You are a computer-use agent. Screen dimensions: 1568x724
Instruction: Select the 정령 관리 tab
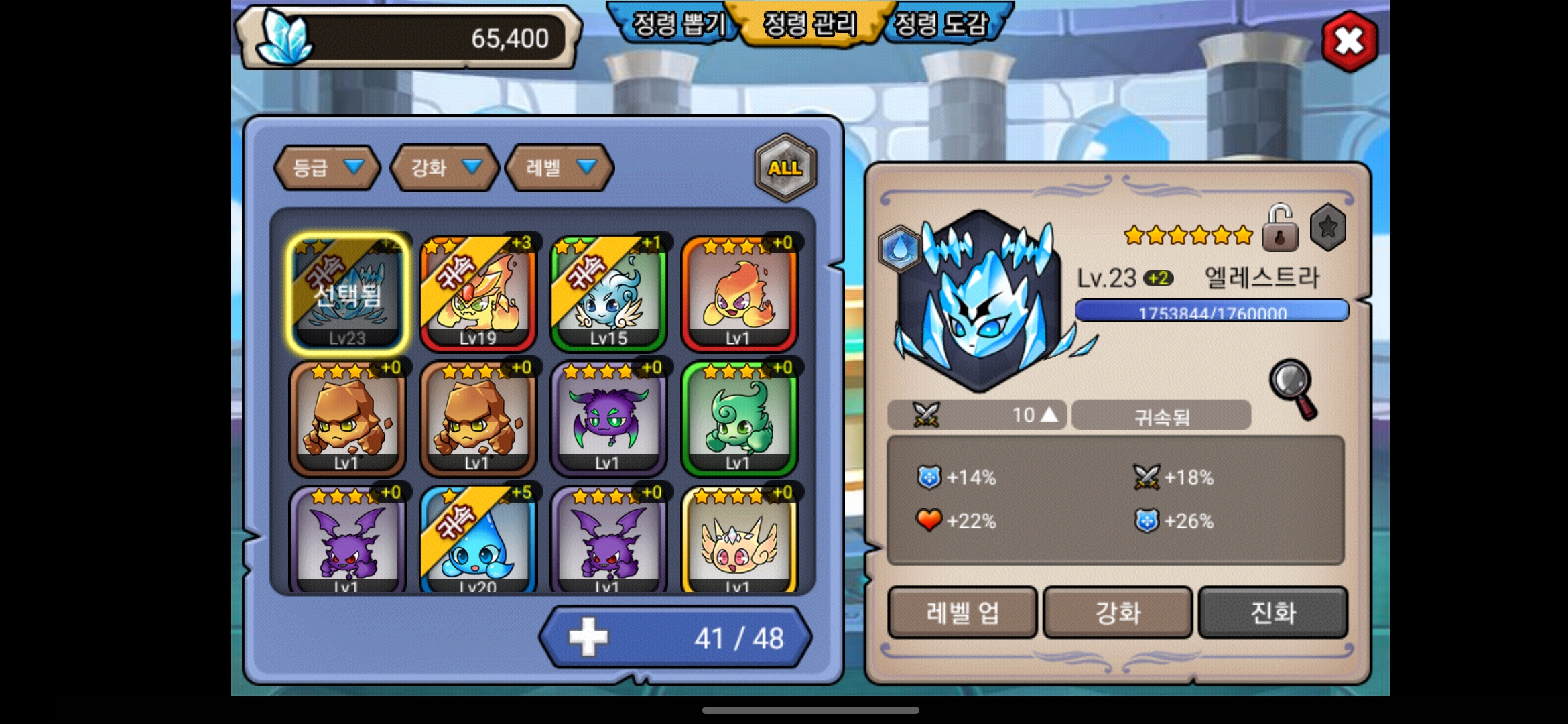point(809,25)
